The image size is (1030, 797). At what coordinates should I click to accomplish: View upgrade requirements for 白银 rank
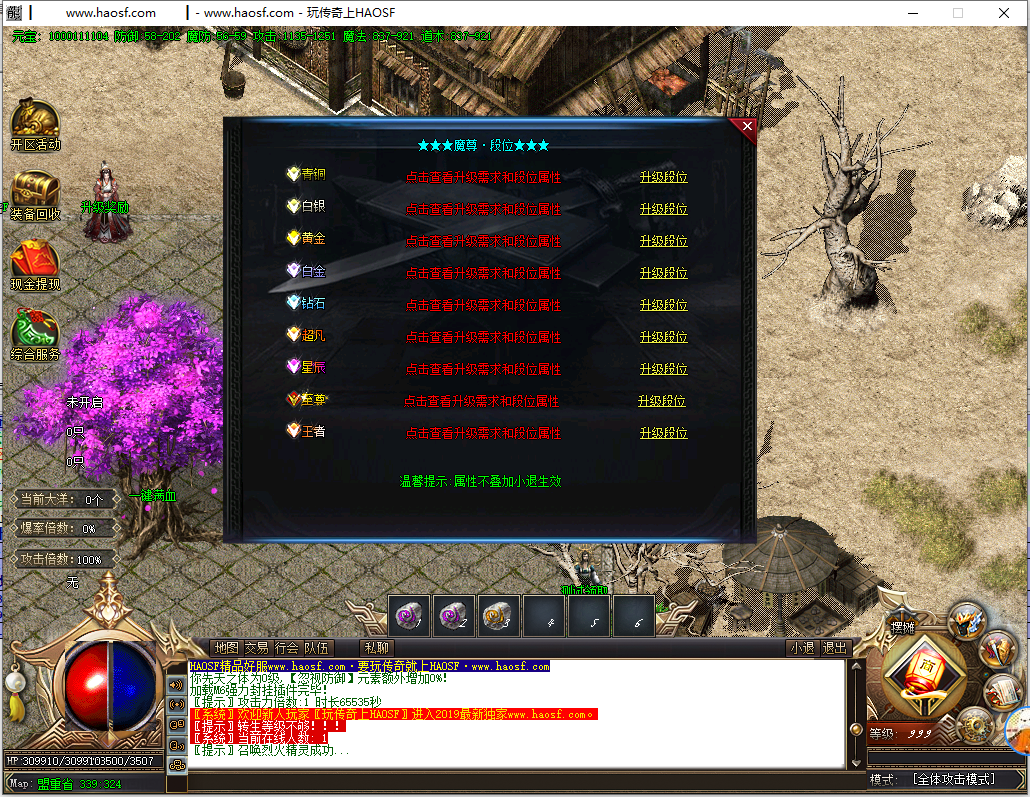click(483, 210)
